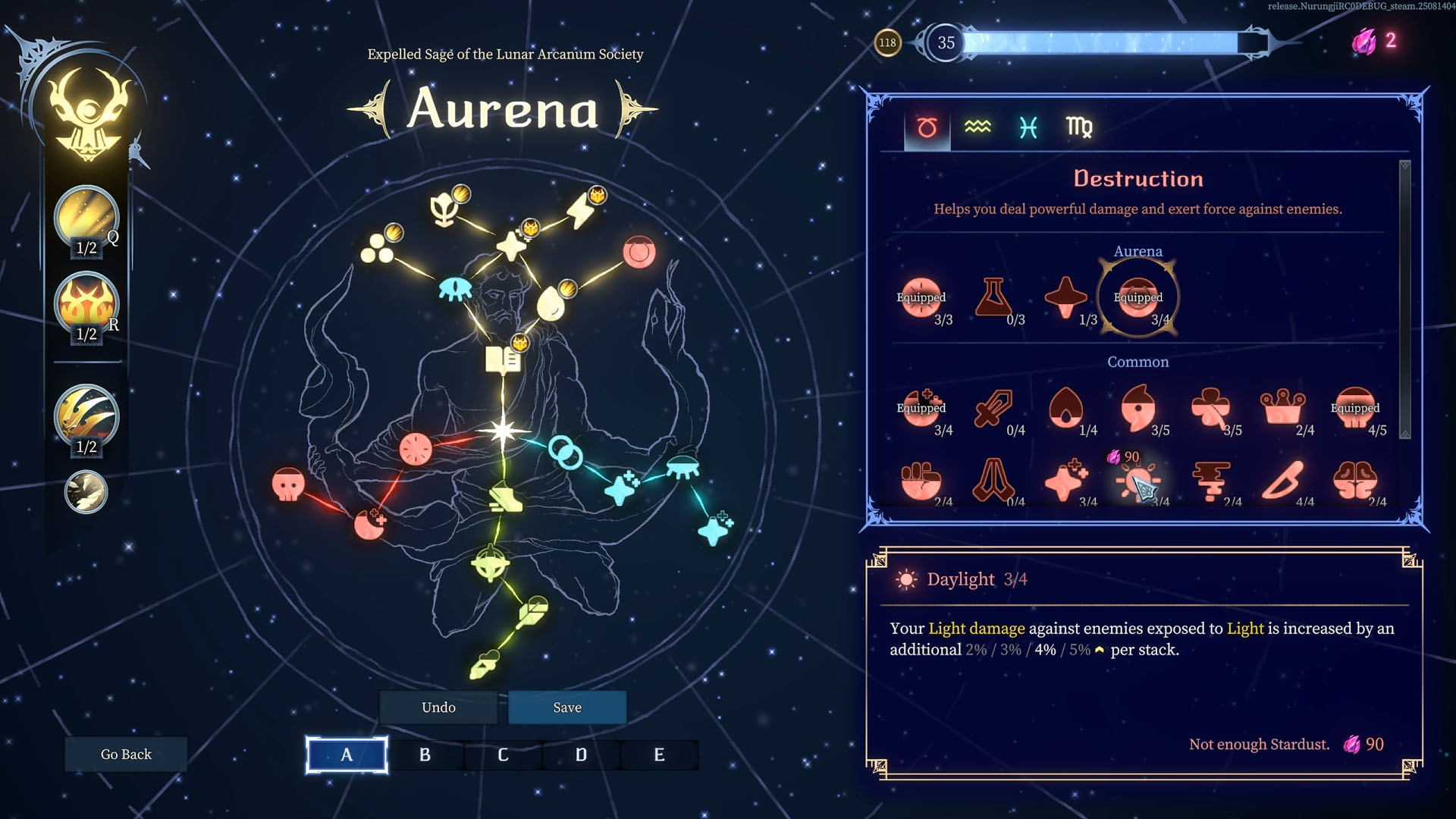This screenshot has width=1456, height=819.
Task: Click the red skull constellation node
Action: click(x=288, y=484)
